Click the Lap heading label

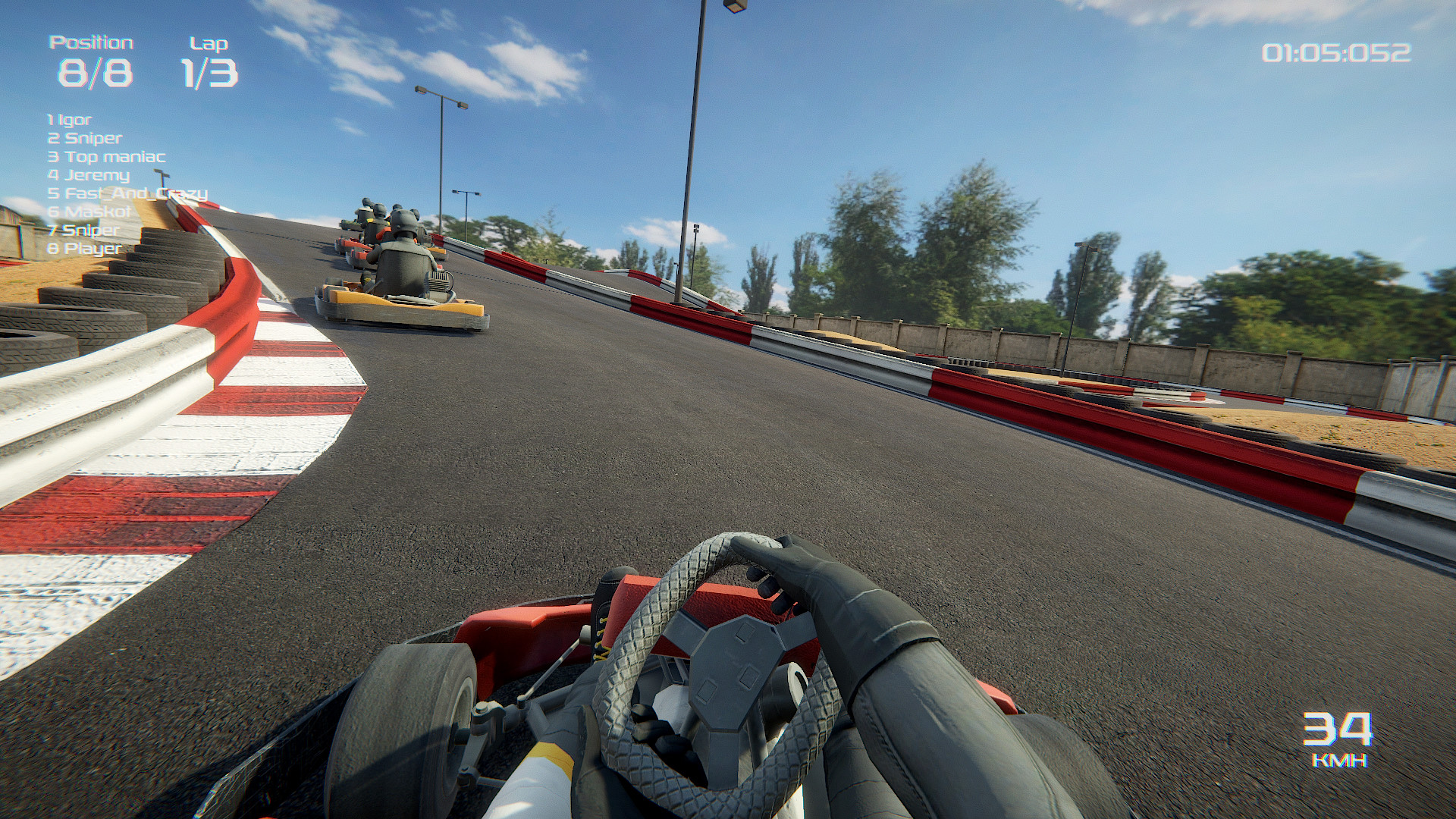tap(207, 42)
